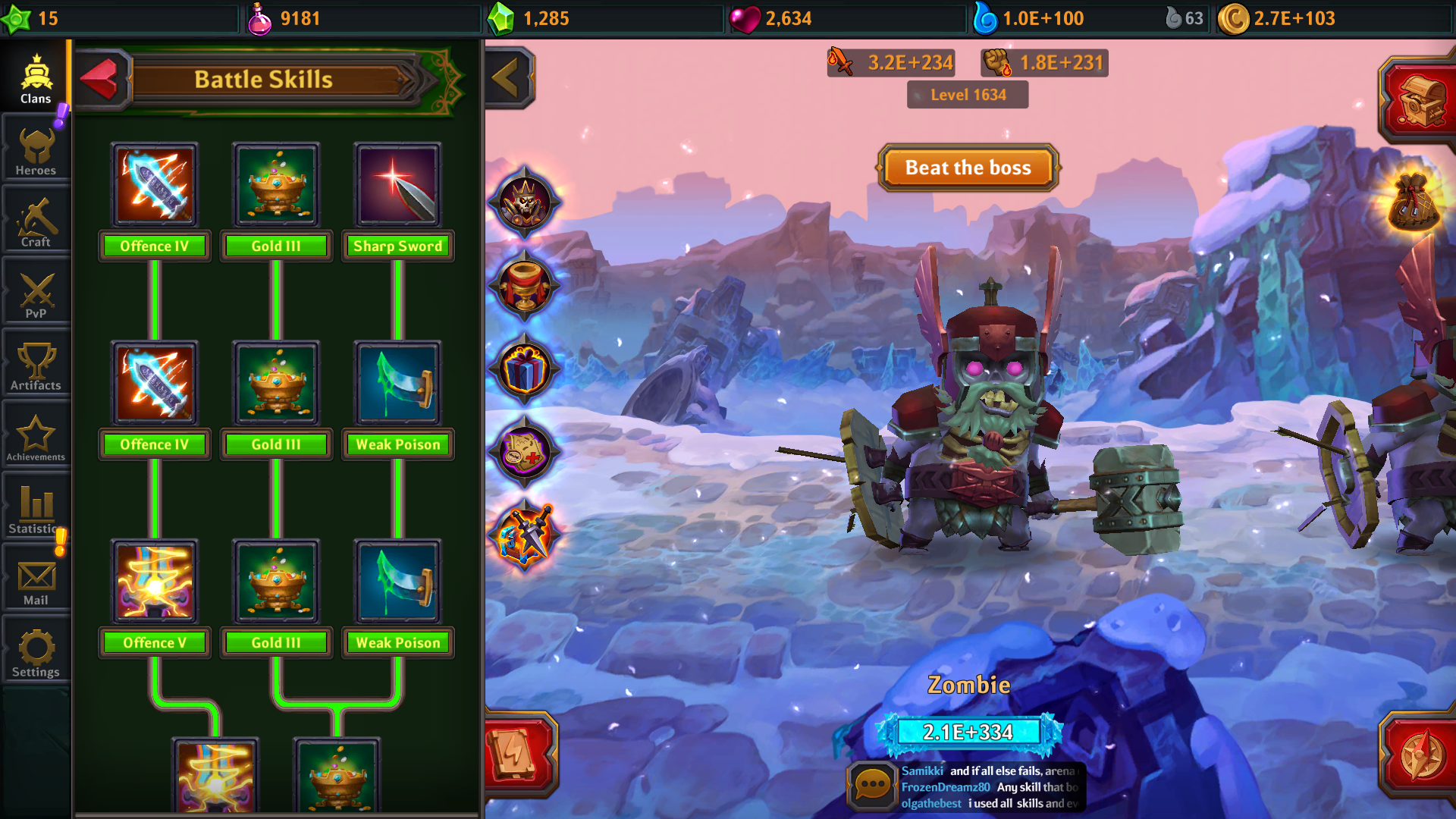Click the Beat the boss button
This screenshot has width=1456, height=819.
[x=968, y=168]
